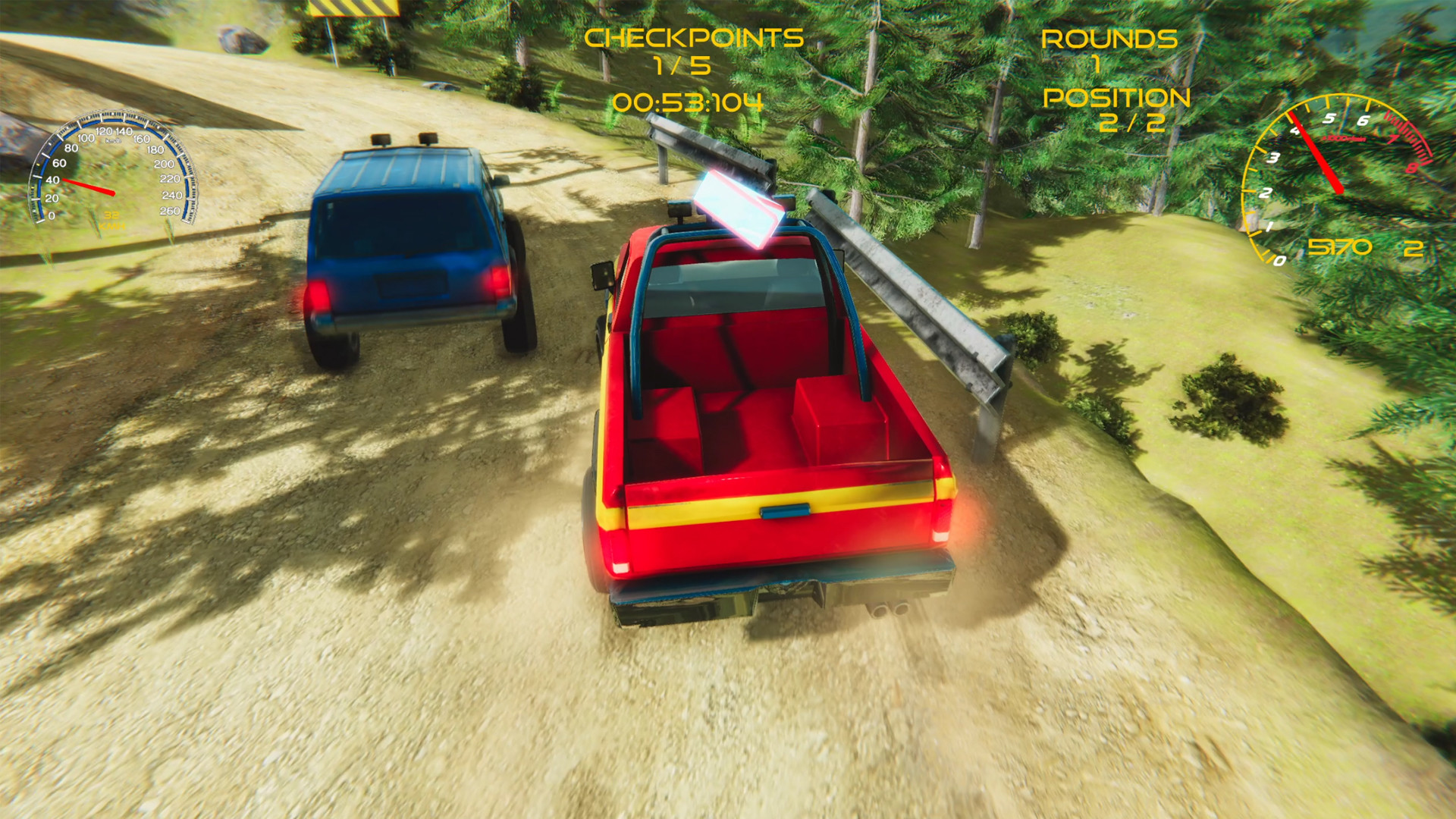Click the RPM readout 5170
This screenshot has width=1456, height=819.
pyautogui.click(x=1338, y=248)
